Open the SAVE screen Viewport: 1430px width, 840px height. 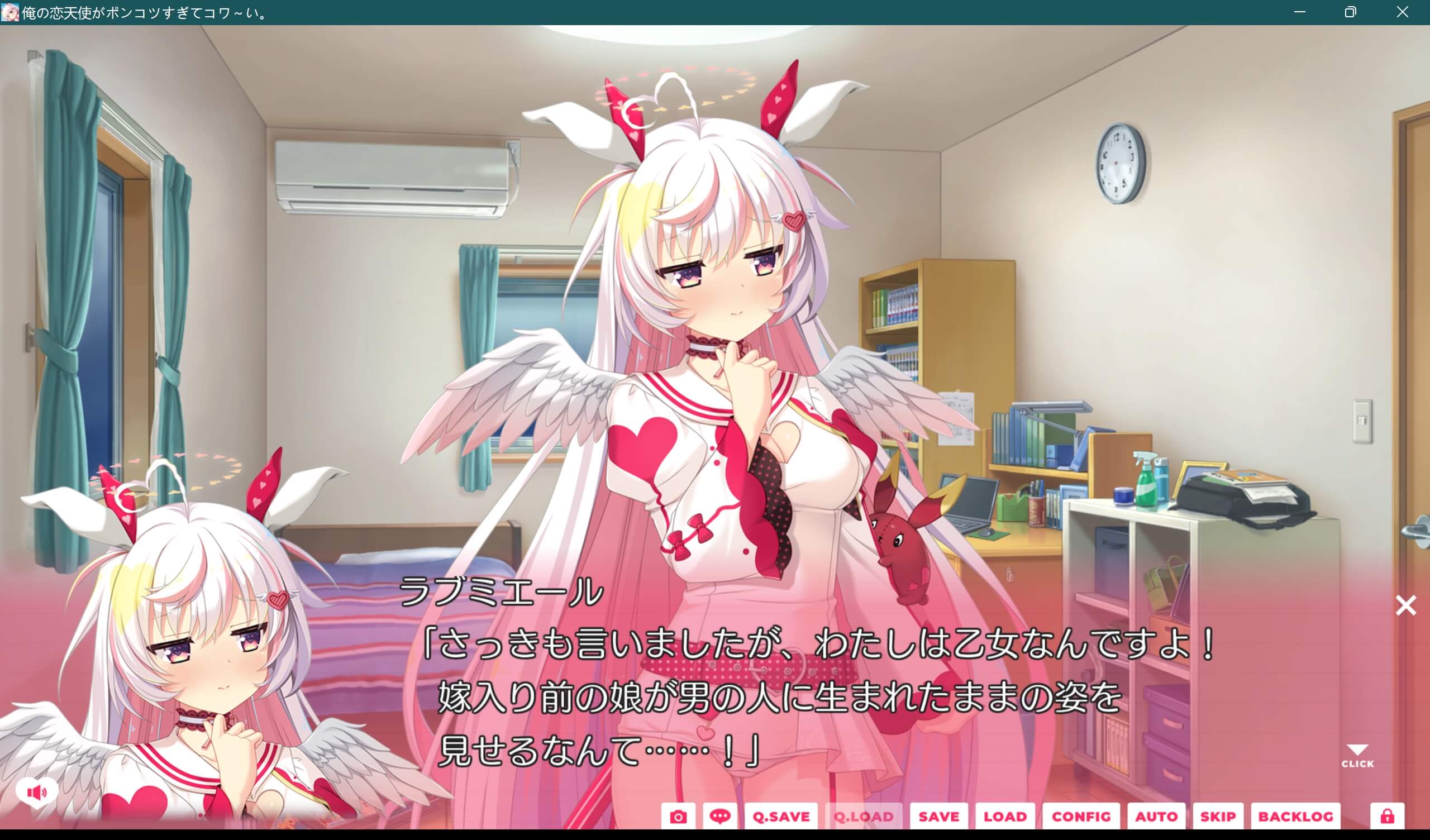(x=939, y=816)
